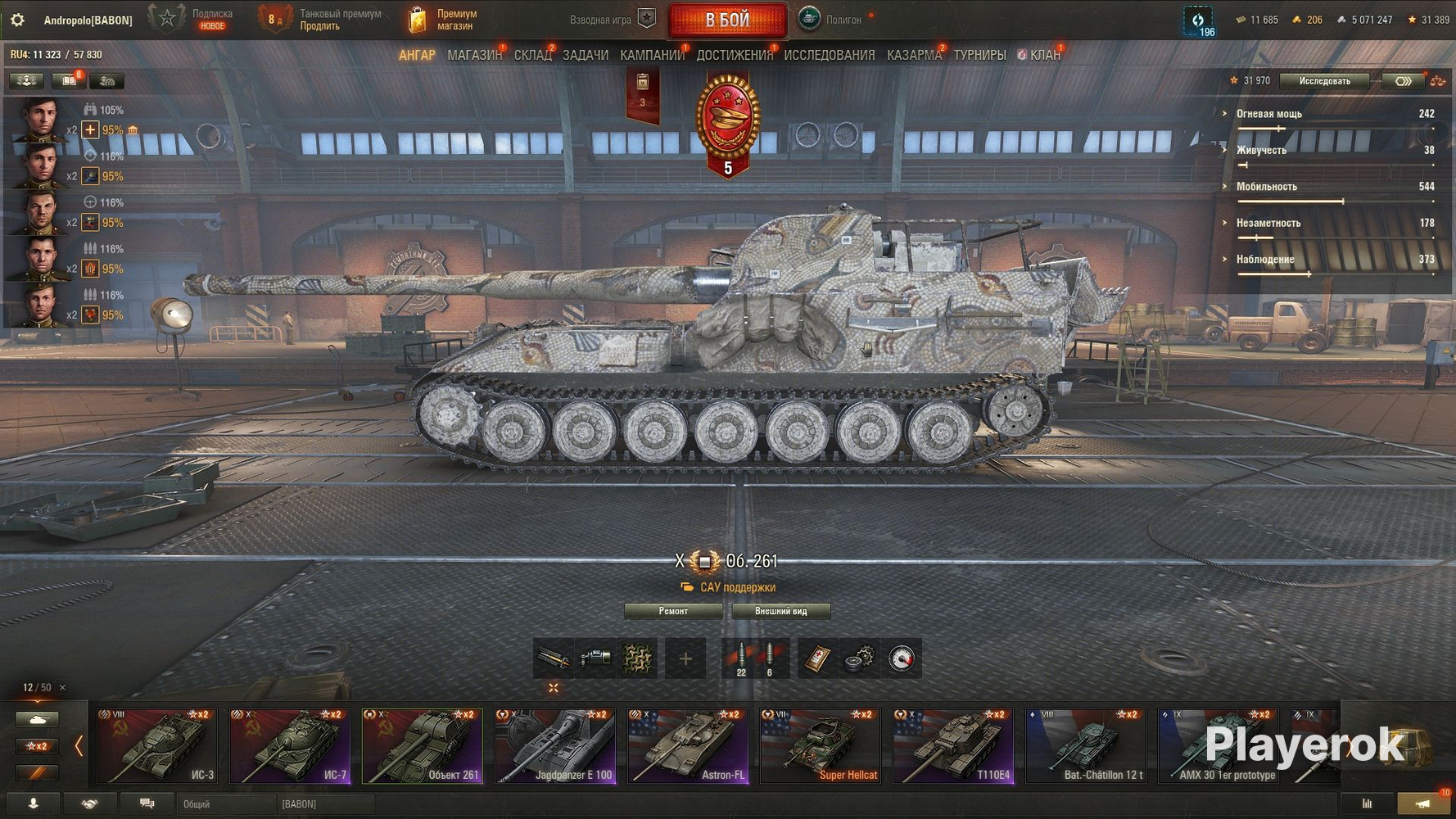Switch to the КАЗАРМА tab
Image resolution: width=1456 pixels, height=819 pixels.
[914, 55]
